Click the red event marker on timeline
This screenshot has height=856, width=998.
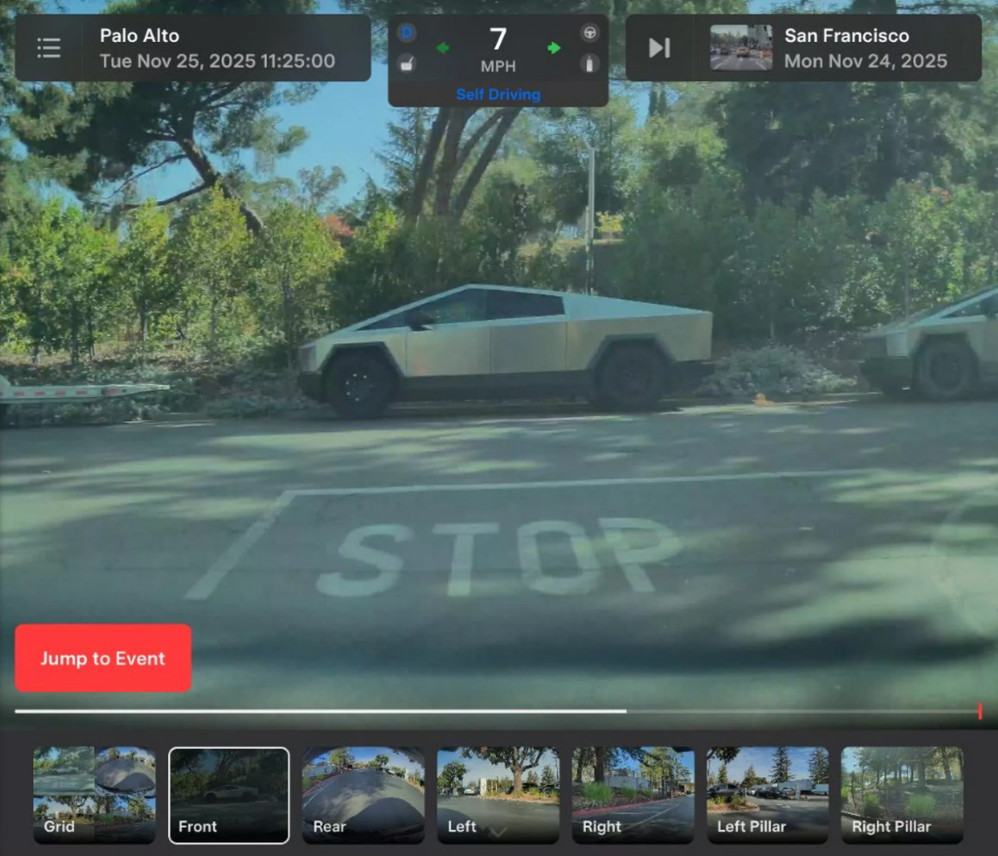click(x=980, y=711)
